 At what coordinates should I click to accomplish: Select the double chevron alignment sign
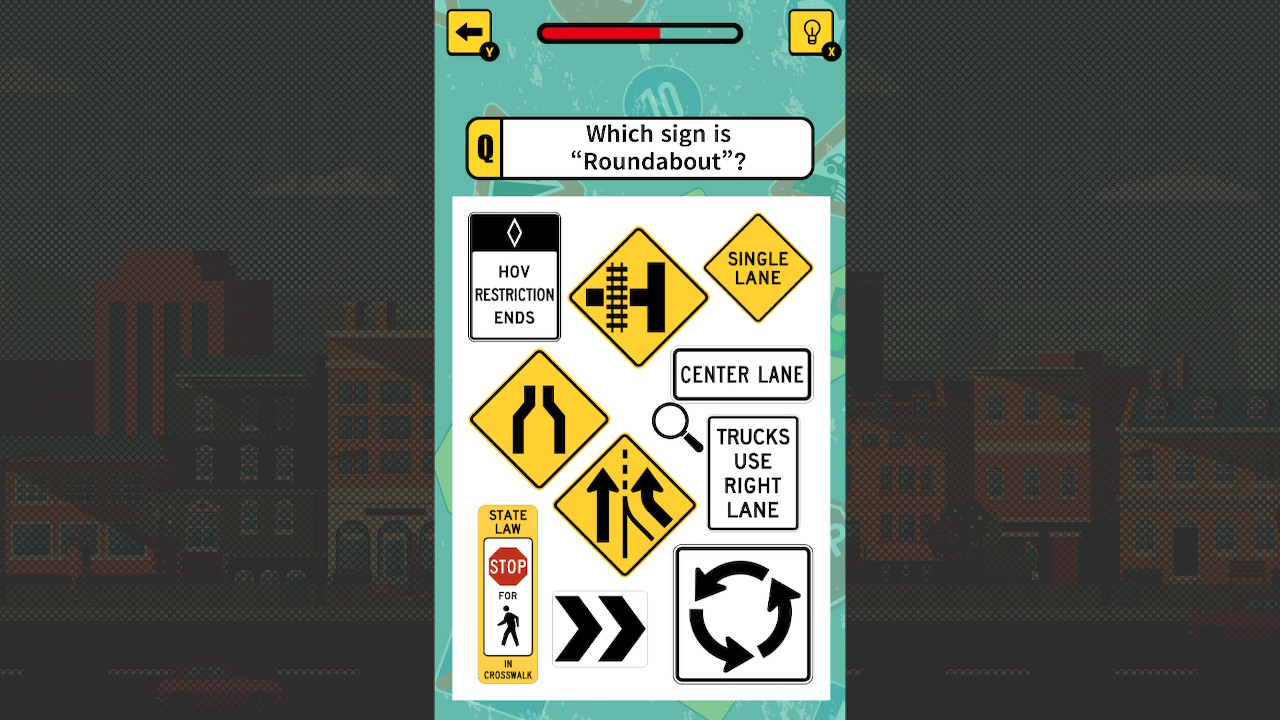point(600,629)
